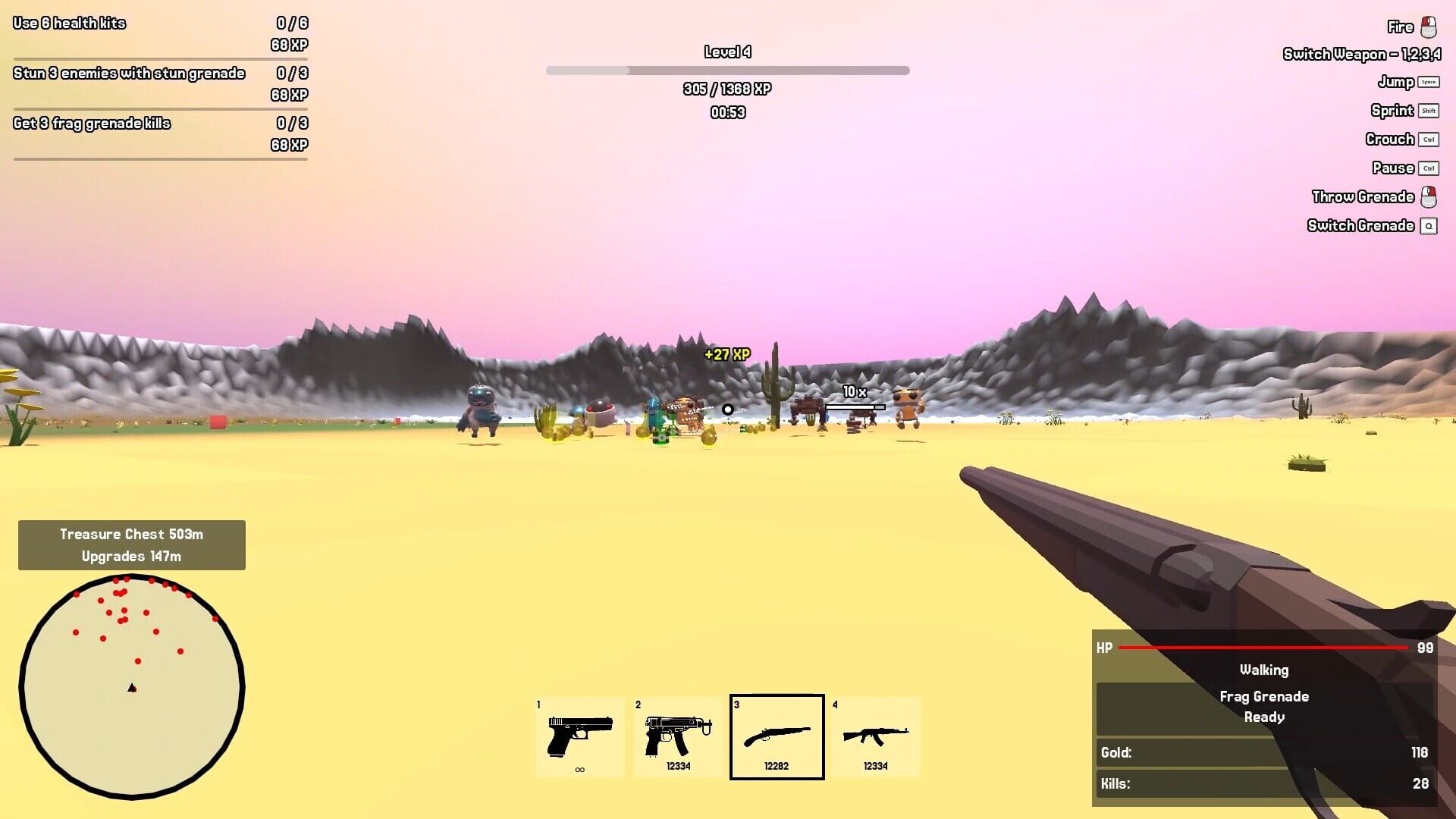Toggle Crouch via the Ctrl key icon
Image resolution: width=1456 pixels, height=819 pixels.
pos(1429,139)
